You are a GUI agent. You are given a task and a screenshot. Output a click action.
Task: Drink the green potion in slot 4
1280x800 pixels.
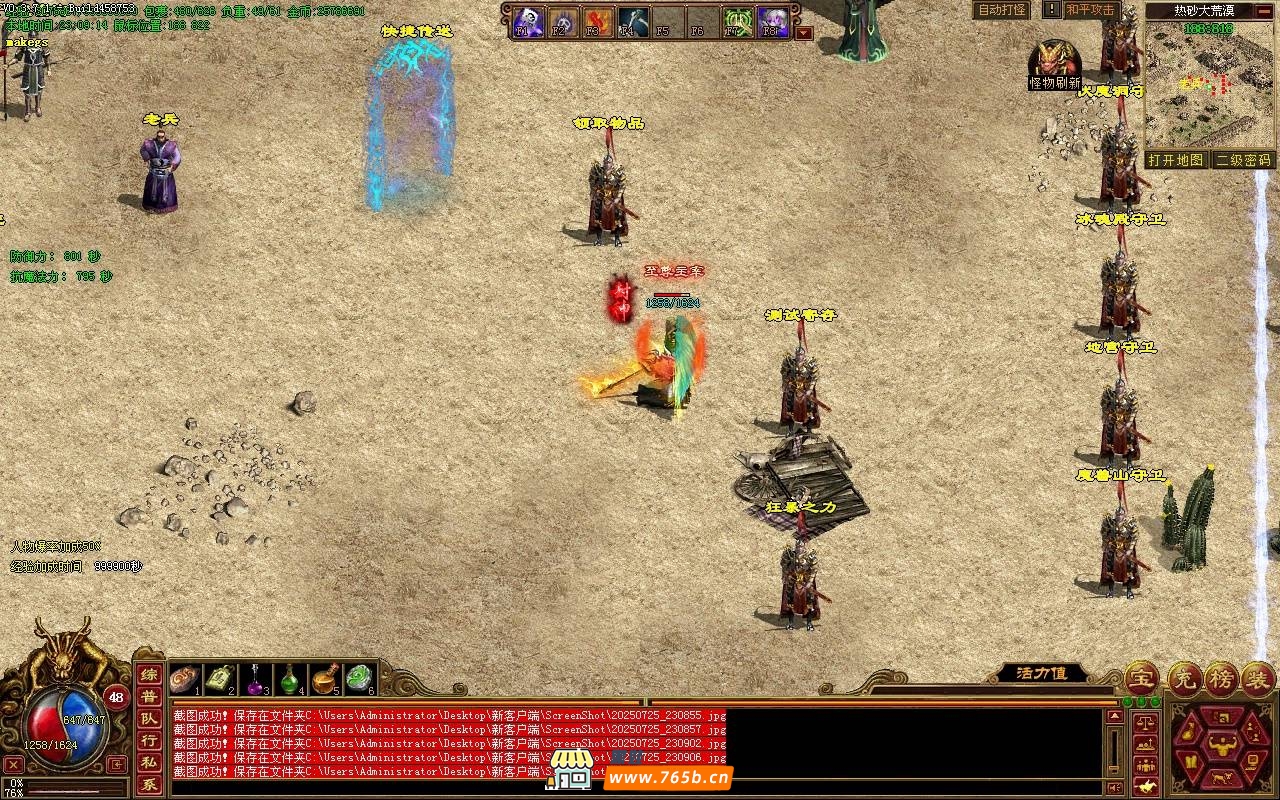tap(290, 679)
